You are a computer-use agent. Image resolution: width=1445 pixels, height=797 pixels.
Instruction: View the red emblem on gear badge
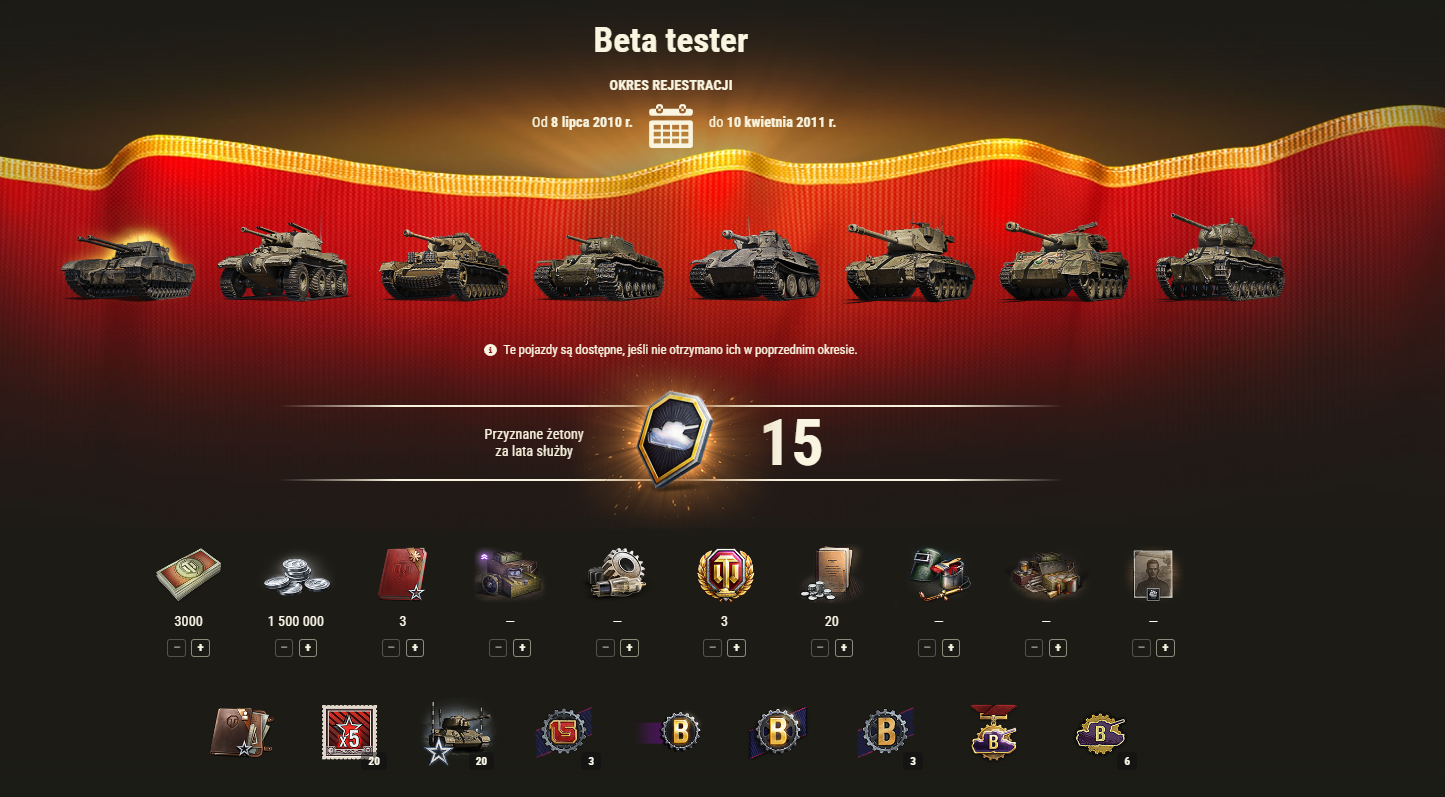565,733
